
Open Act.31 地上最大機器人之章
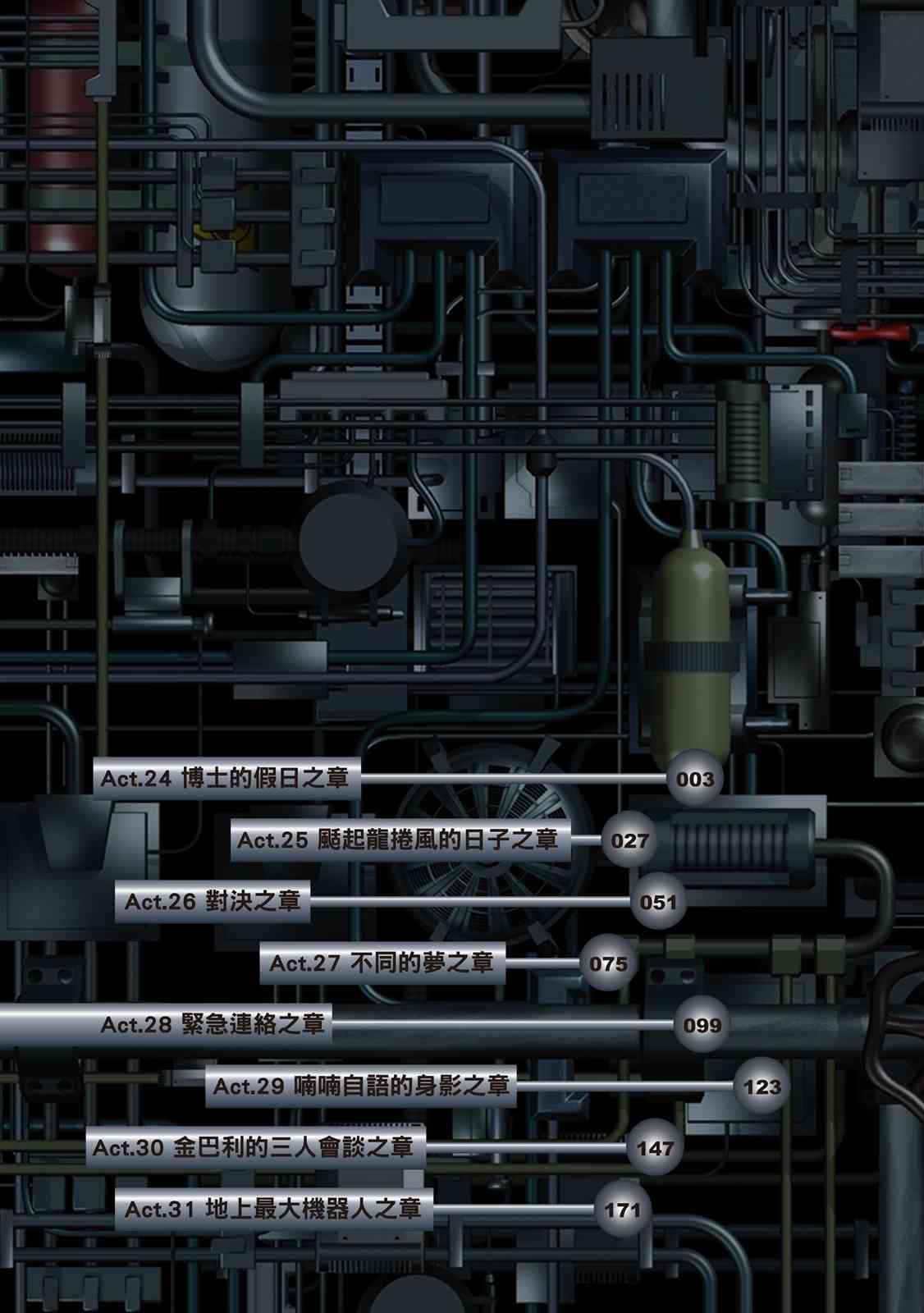(x=272, y=1209)
